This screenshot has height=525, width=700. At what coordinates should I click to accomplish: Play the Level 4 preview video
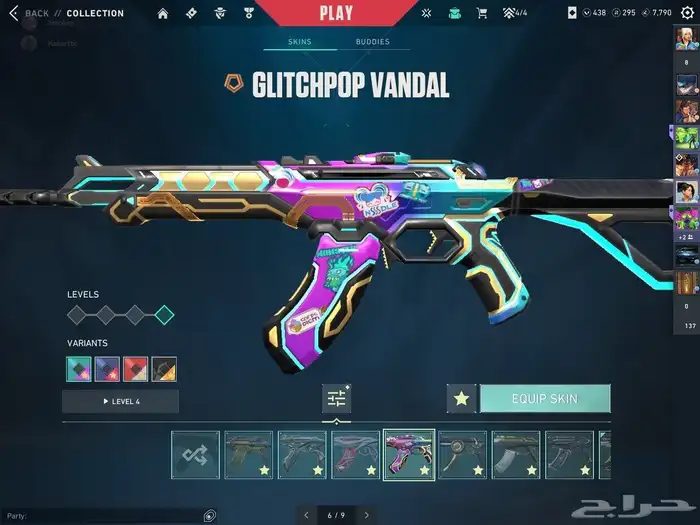click(x=120, y=401)
